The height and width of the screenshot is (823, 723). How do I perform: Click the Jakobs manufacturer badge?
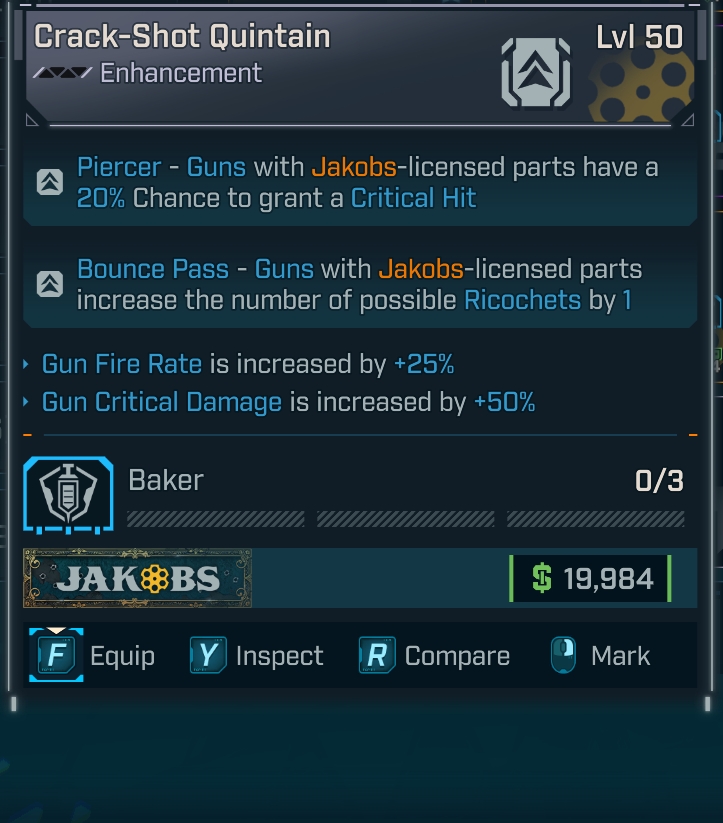[x=138, y=578]
